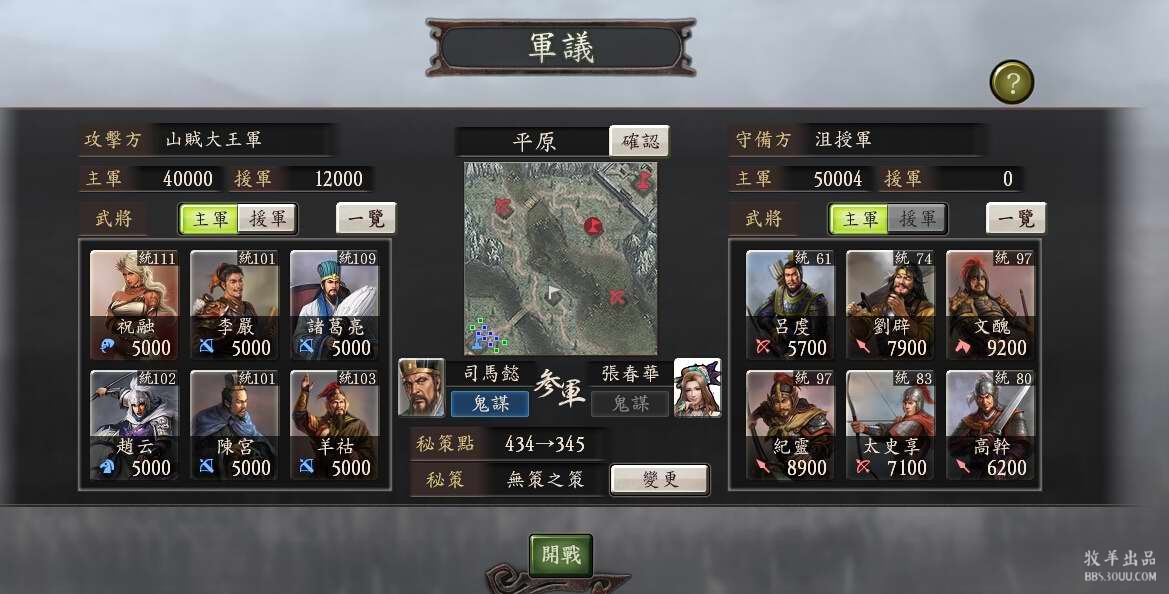Open attacker's 一覽 officer list
This screenshot has width=1169, height=594.
(366, 218)
